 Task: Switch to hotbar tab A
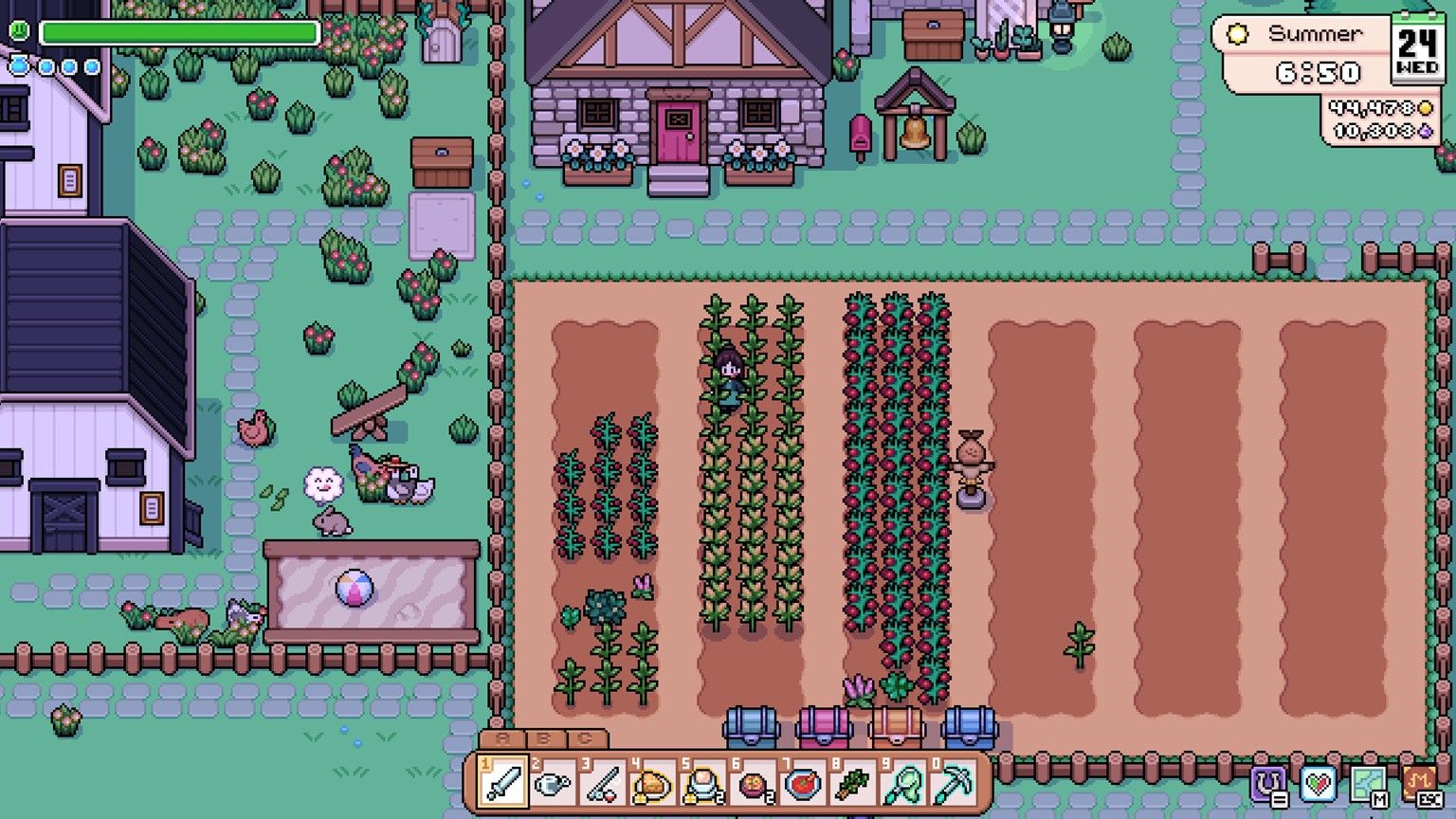click(x=502, y=739)
